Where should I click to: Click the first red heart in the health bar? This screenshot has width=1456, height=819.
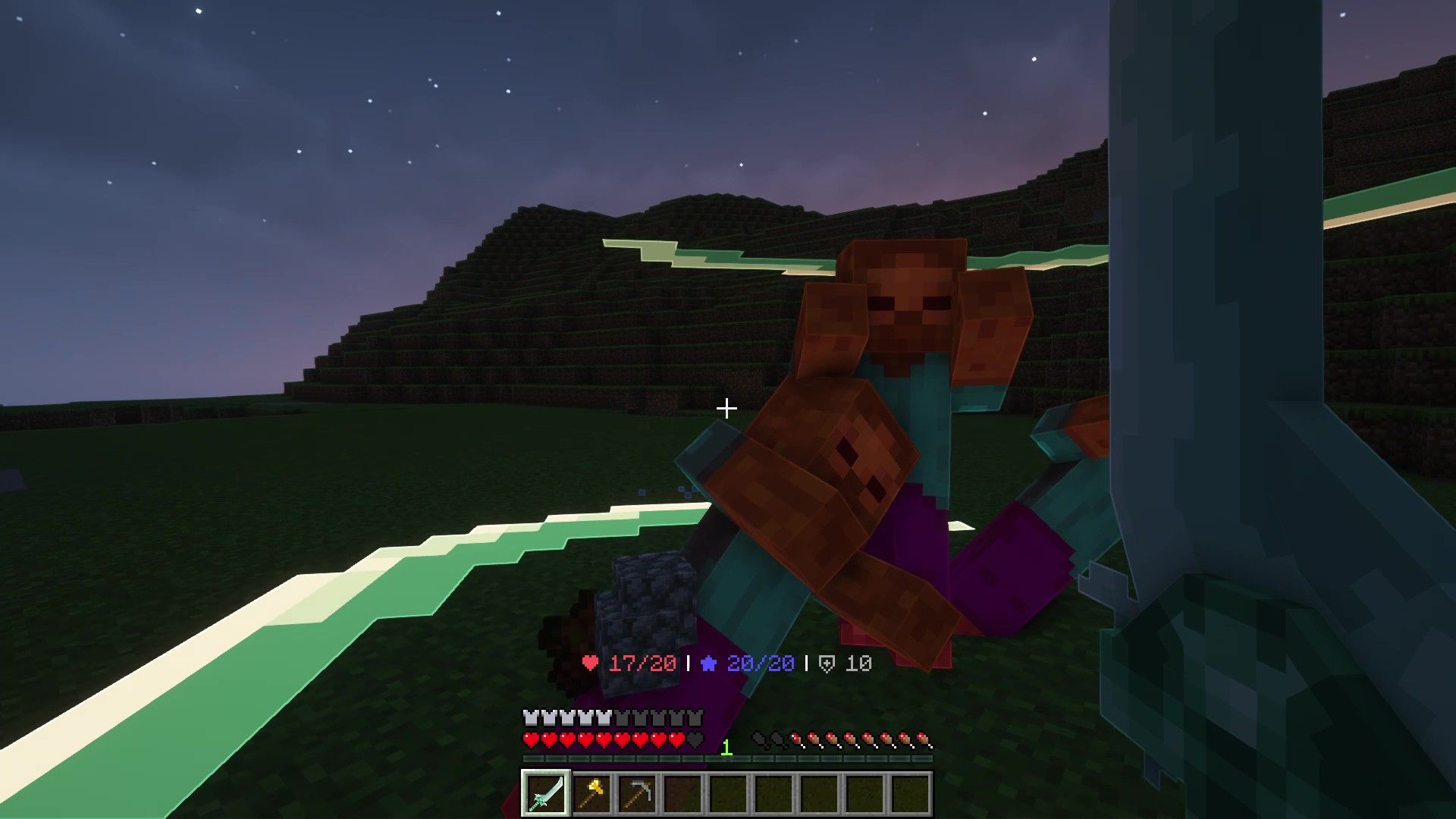point(530,739)
